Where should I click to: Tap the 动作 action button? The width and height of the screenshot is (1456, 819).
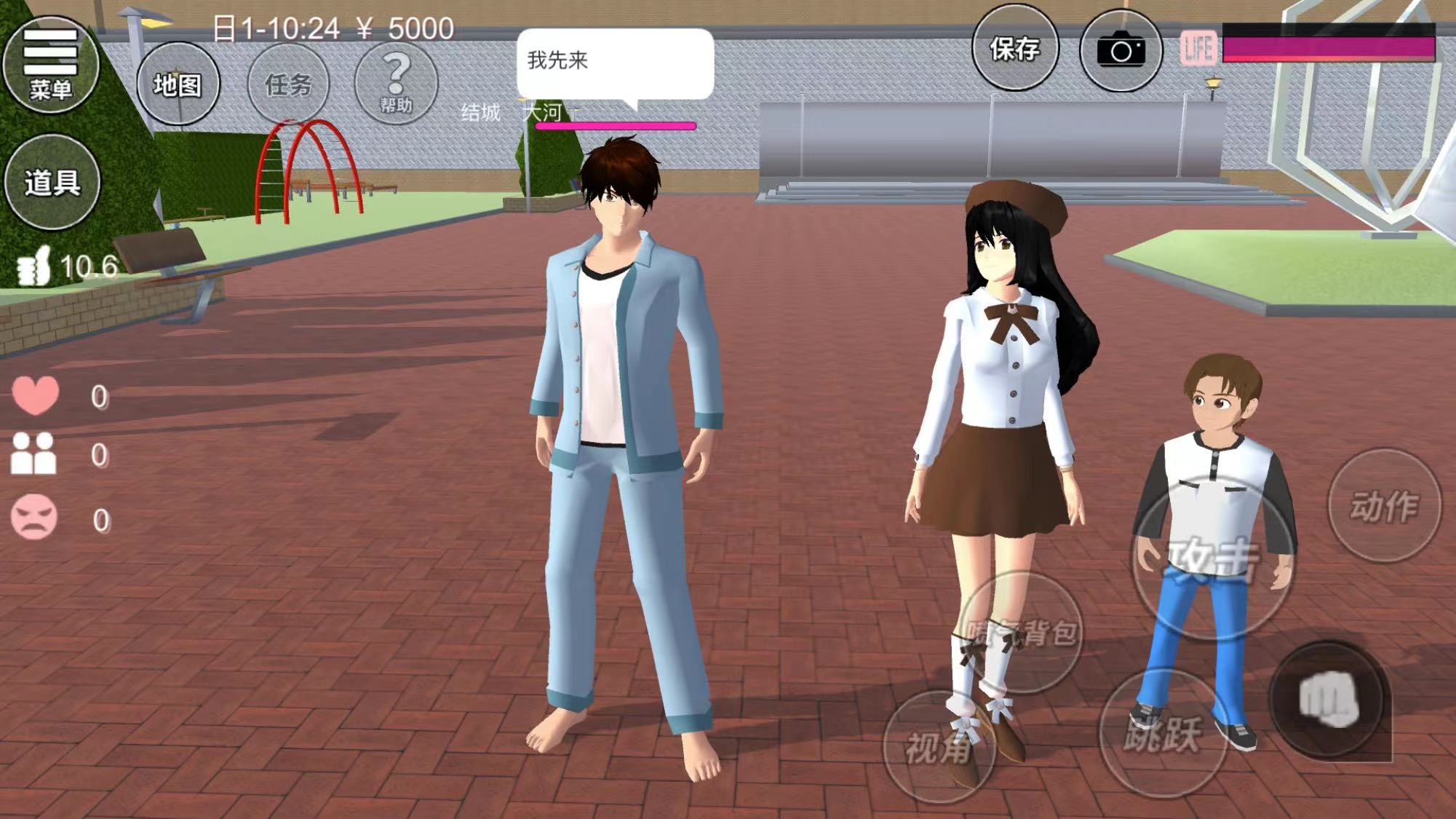(x=1384, y=505)
